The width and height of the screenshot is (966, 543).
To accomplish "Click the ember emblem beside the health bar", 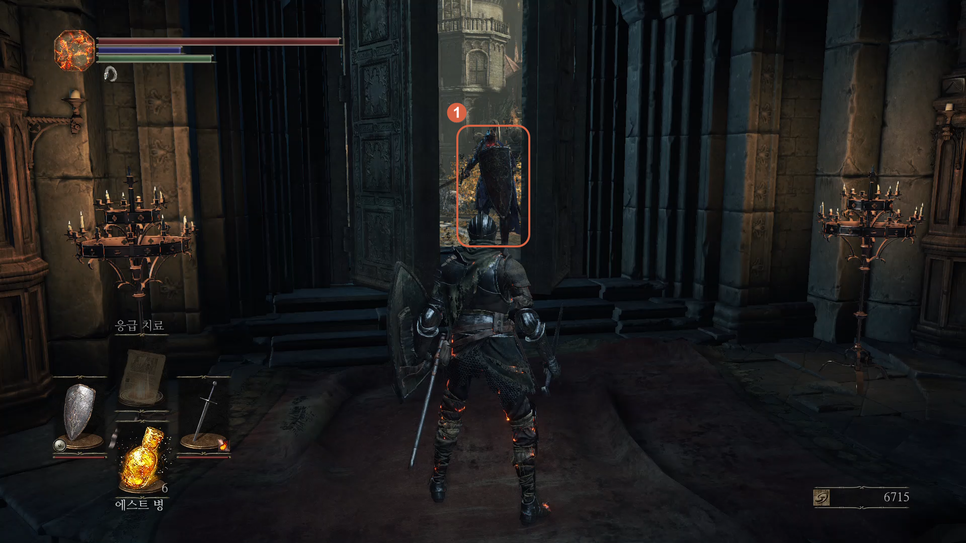I will point(73,50).
